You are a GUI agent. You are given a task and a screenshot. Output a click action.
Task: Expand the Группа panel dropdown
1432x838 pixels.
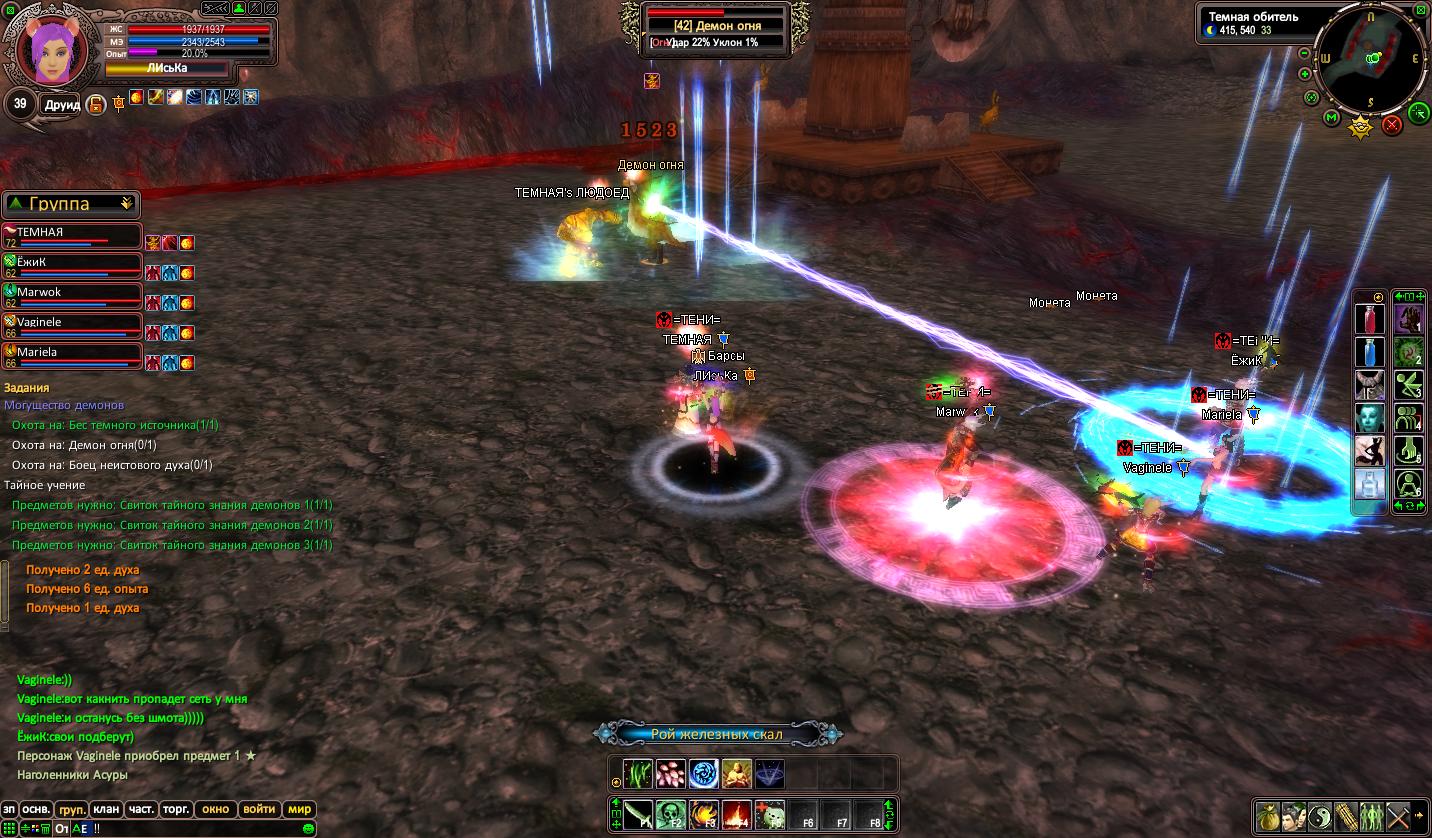(x=127, y=204)
